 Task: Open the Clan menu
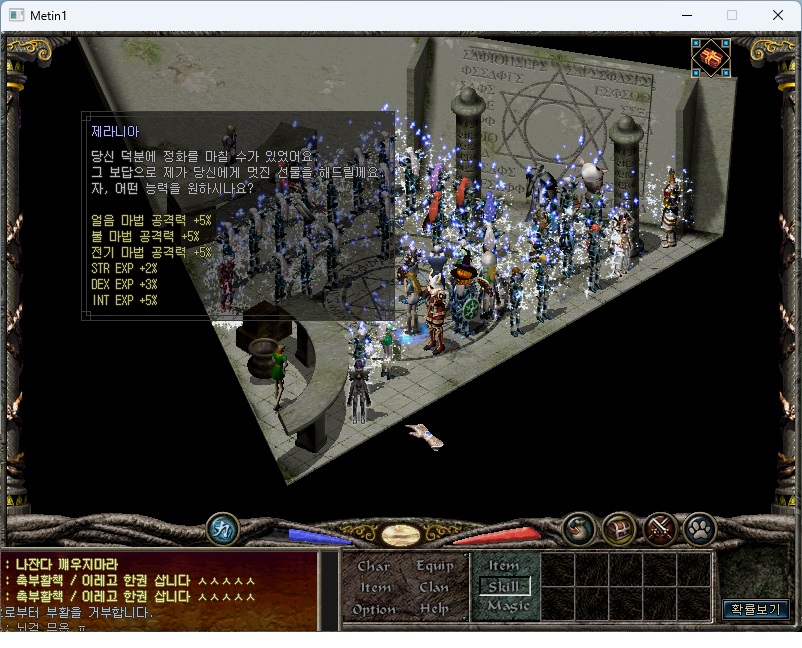(433, 587)
